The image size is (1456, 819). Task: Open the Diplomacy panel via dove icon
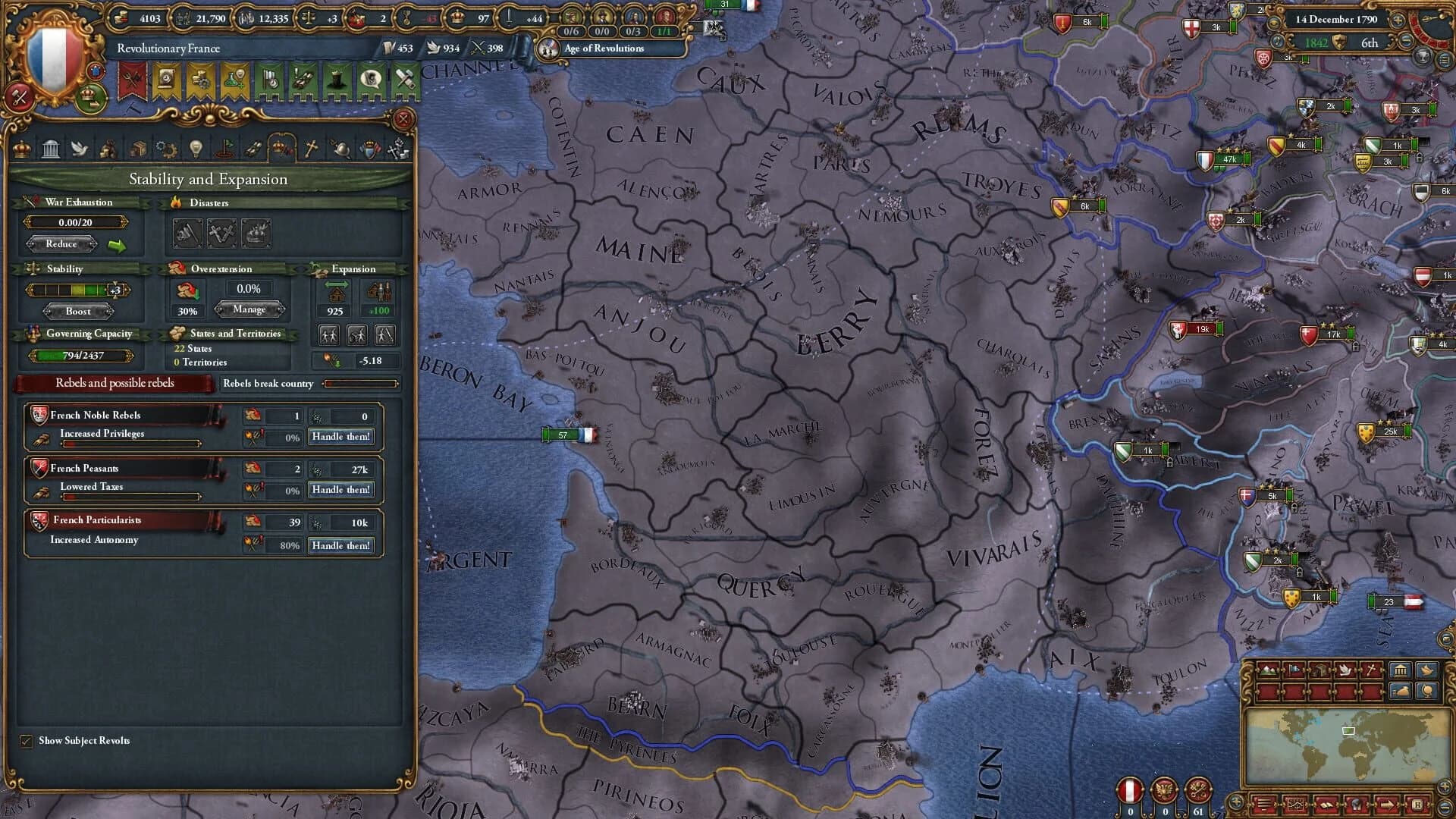(78, 149)
